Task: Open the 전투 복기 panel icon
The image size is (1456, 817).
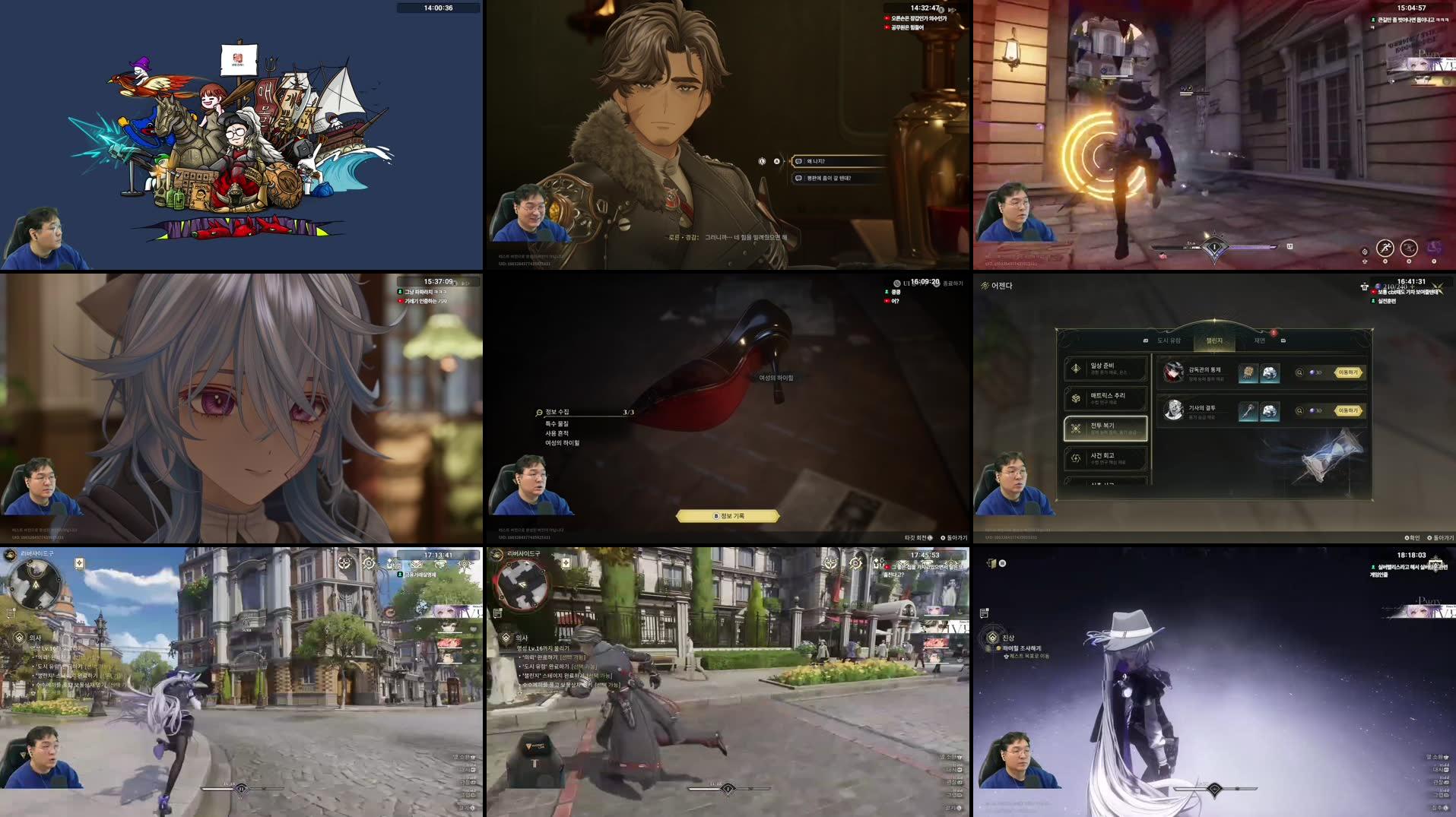Action: click(x=1075, y=428)
